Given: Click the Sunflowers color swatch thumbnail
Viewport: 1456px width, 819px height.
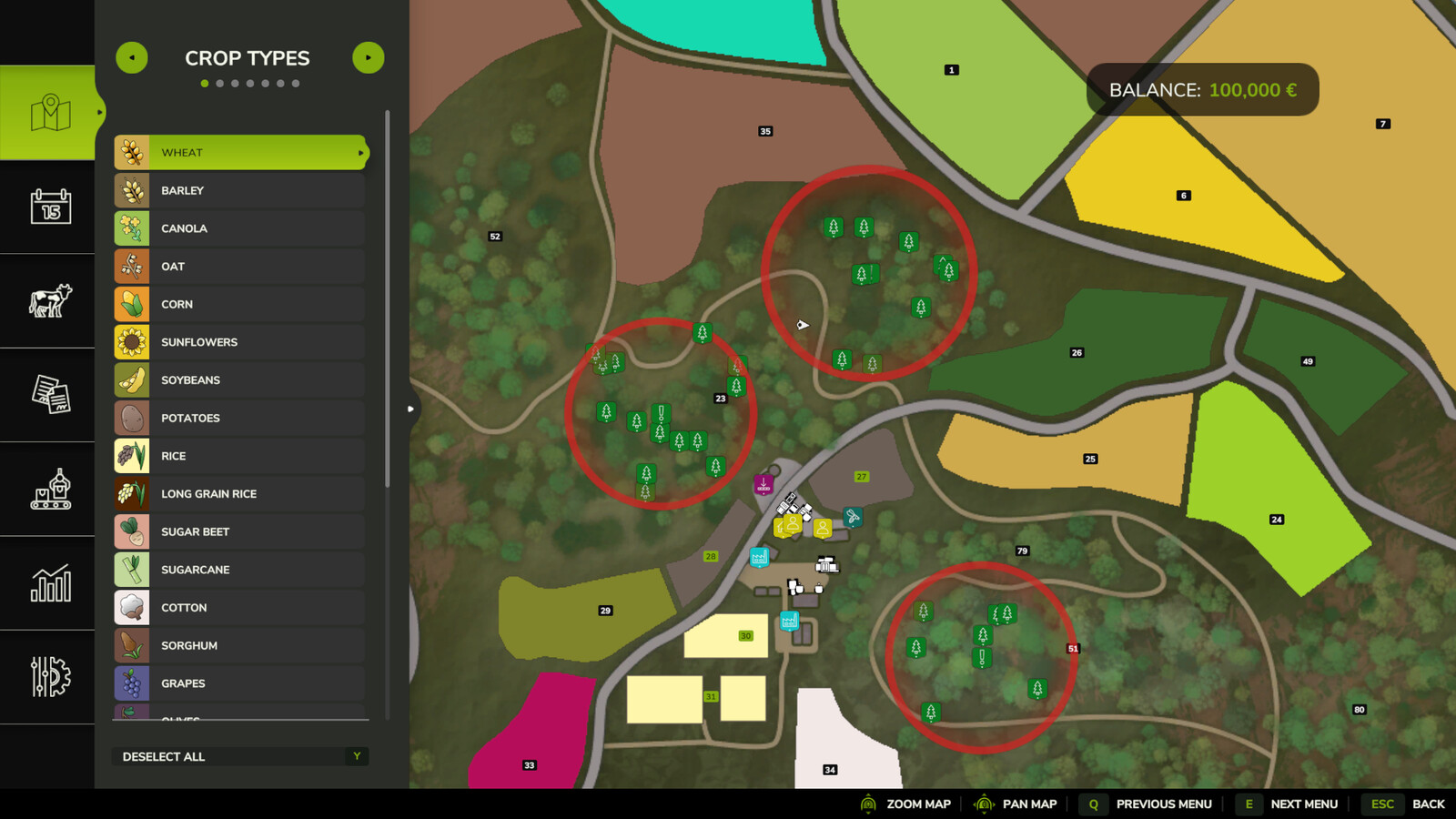Looking at the screenshot, I should pyautogui.click(x=132, y=341).
